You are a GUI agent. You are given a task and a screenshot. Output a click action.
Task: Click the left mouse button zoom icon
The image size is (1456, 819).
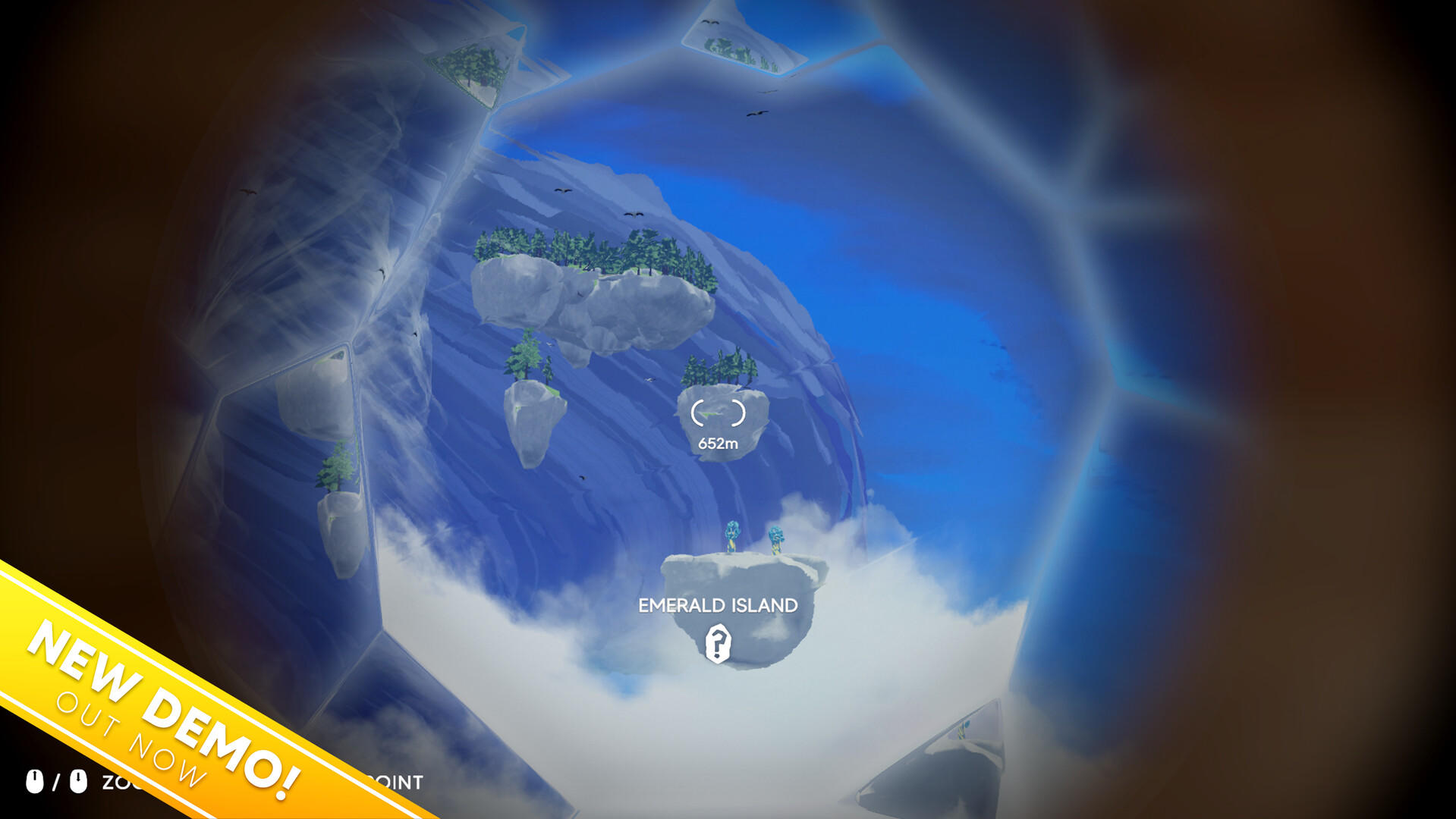(x=34, y=781)
